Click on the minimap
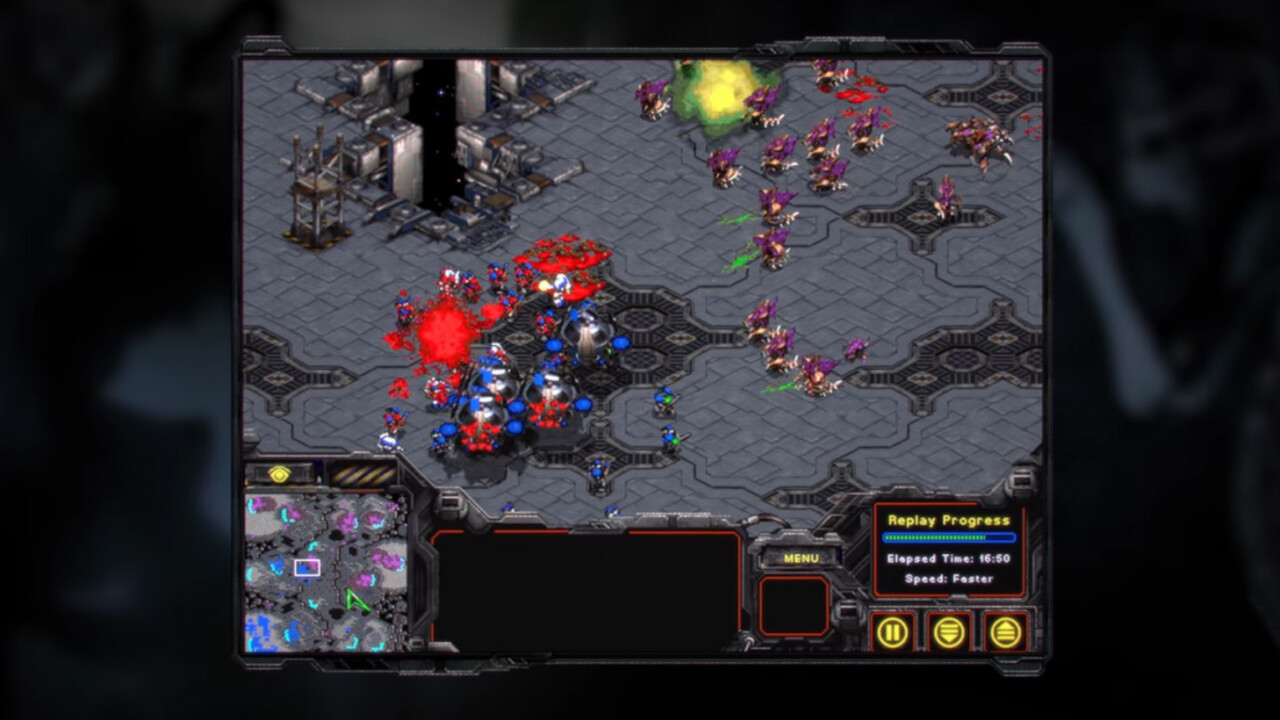This screenshot has height=720, width=1280. point(325,571)
